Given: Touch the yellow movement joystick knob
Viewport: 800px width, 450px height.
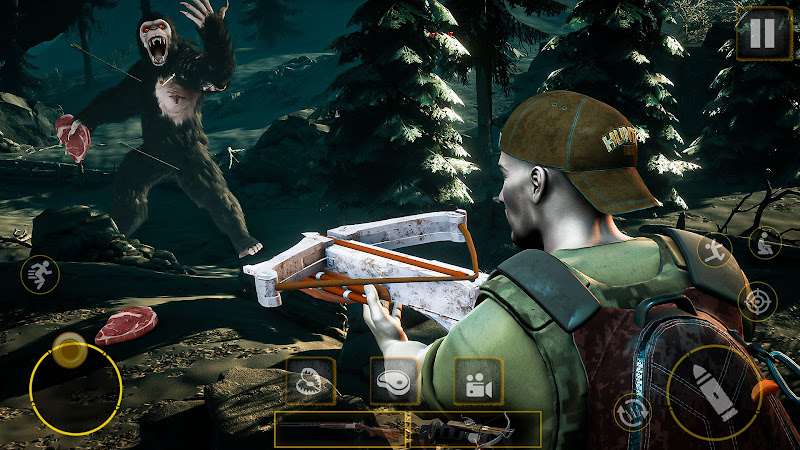Looking at the screenshot, I should pyautogui.click(x=70, y=350).
